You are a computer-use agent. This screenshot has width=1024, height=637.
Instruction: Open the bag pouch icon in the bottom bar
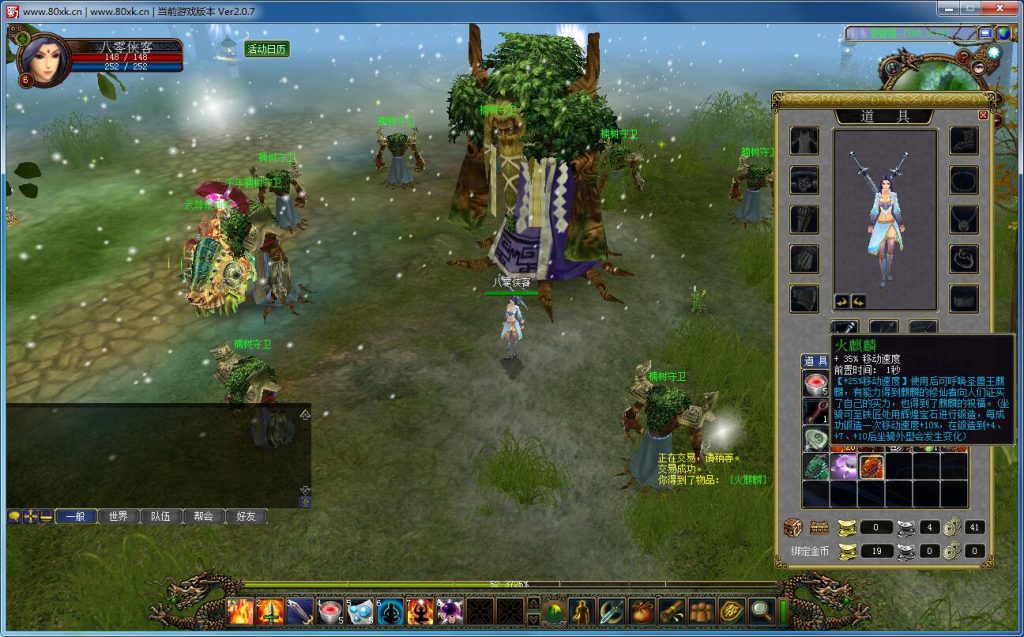[x=642, y=610]
